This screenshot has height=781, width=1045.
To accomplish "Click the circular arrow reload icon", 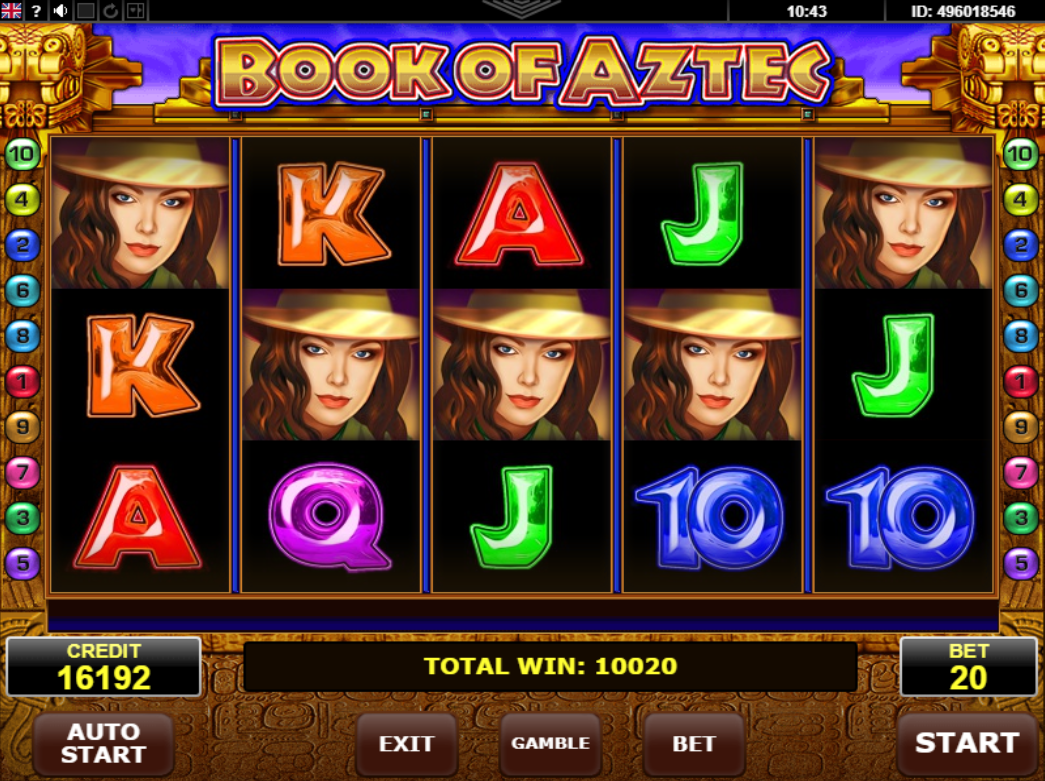I will coord(110,11).
